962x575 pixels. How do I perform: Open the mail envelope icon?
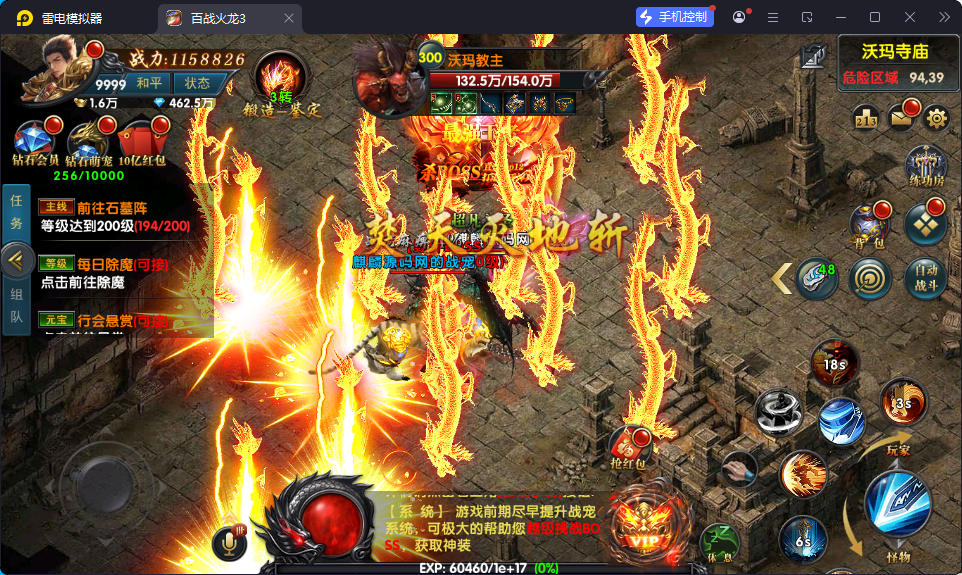tap(902, 118)
